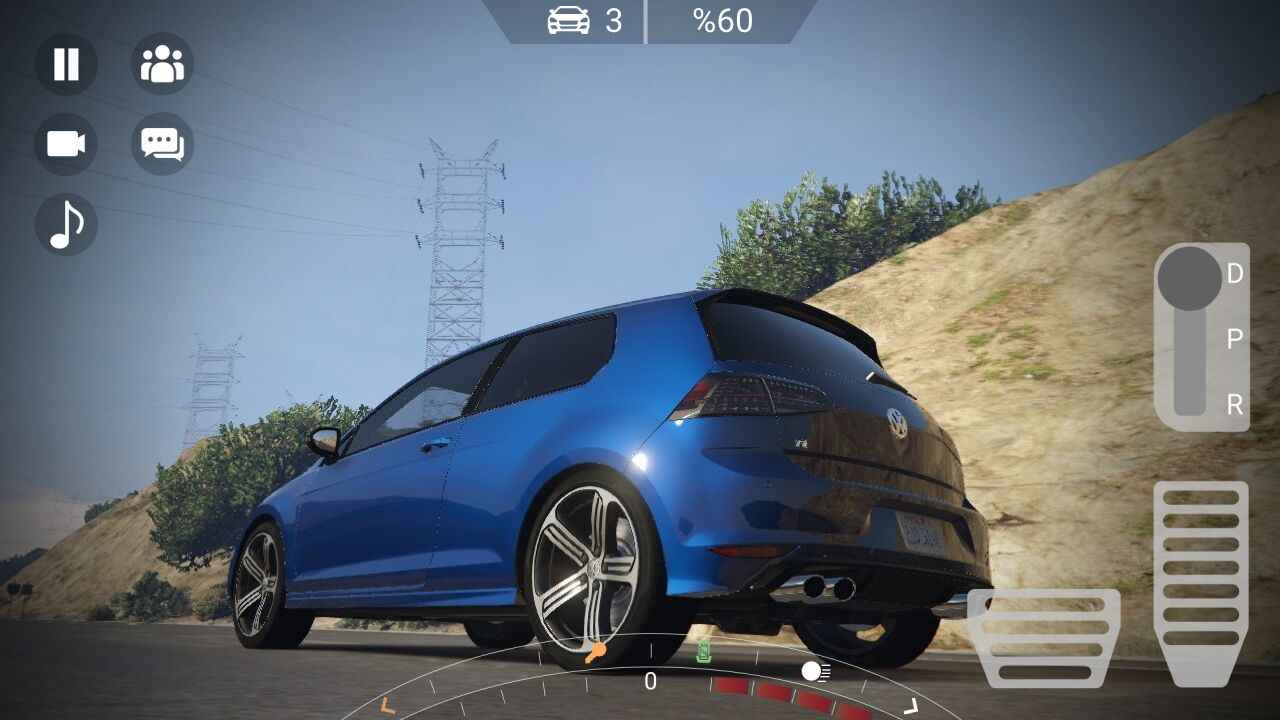Tap the music note icon
Viewport: 1280px width, 720px height.
click(x=65, y=224)
